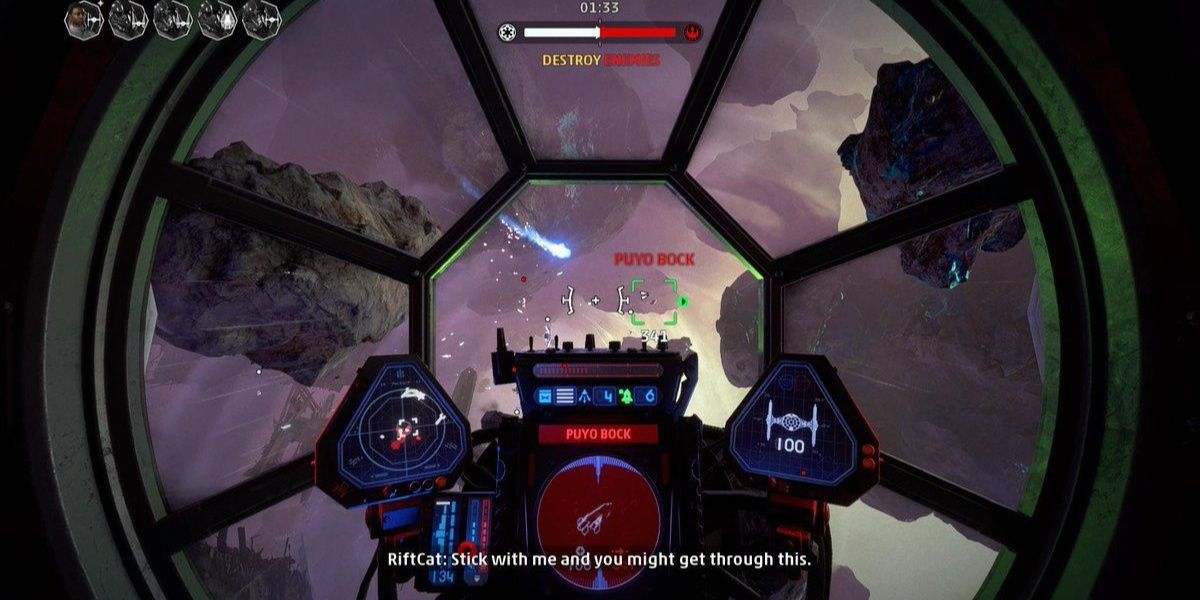Screen dimensions: 1200x600
Task: Click the Imperial emblem on the score bar
Action: click(x=510, y=32)
